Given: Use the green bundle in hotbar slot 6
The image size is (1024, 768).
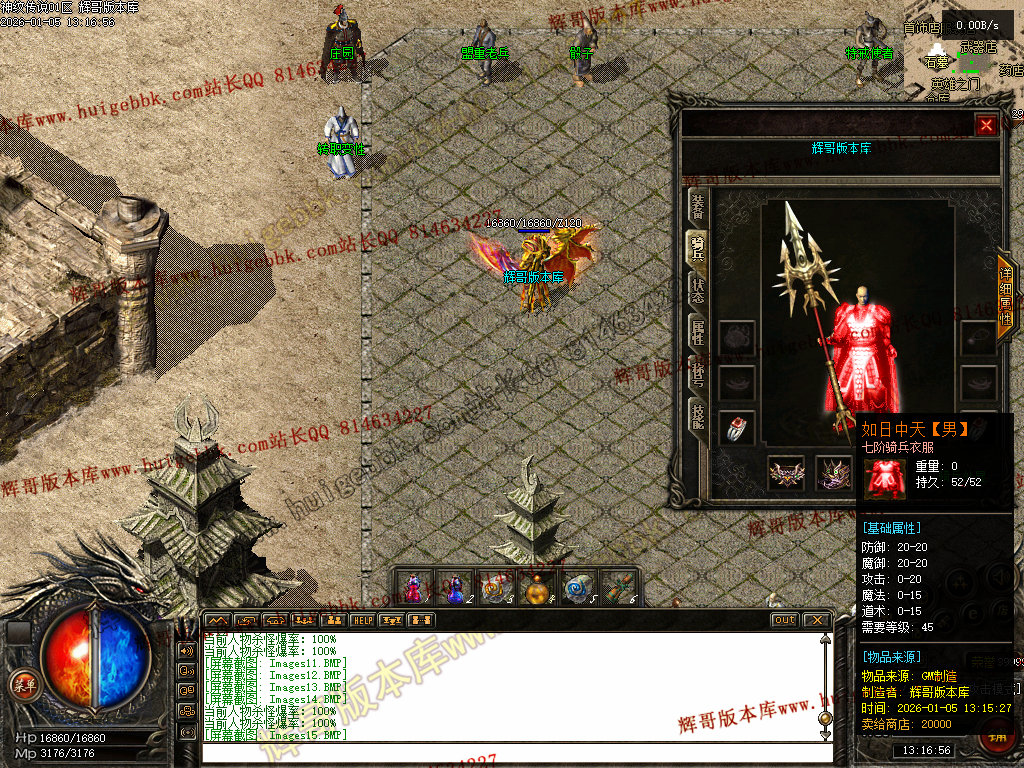Looking at the screenshot, I should [620, 587].
